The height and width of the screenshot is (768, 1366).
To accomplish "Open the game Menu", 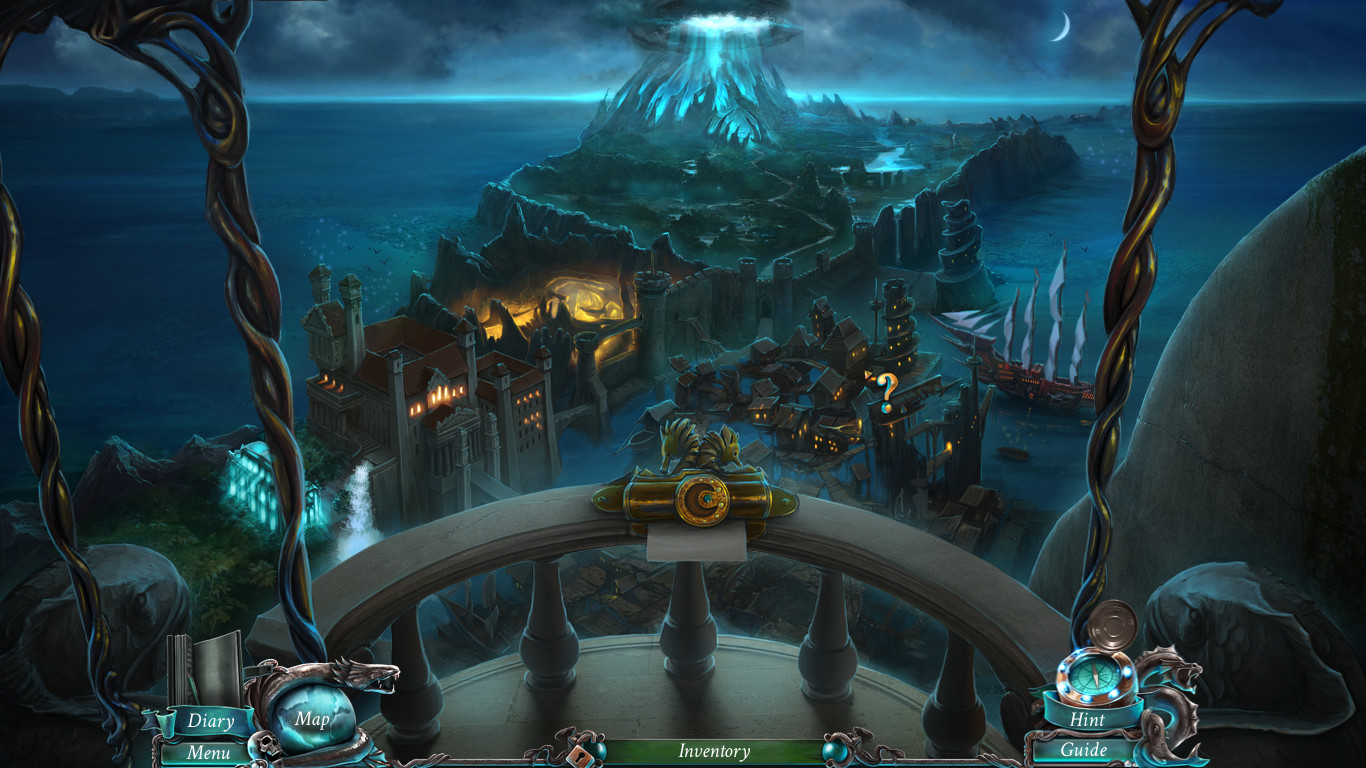I will pos(208,753).
